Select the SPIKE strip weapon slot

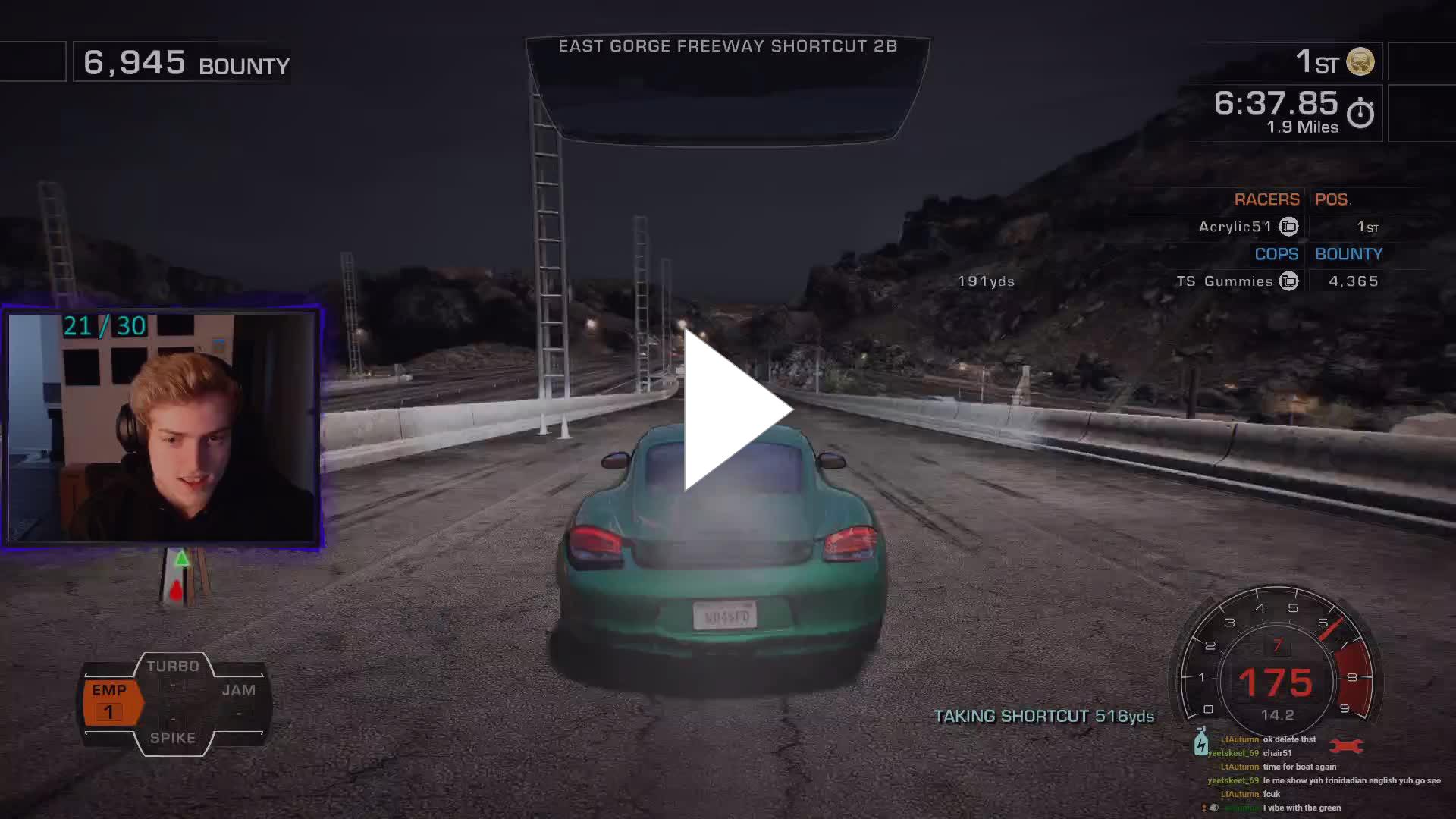pyautogui.click(x=173, y=737)
